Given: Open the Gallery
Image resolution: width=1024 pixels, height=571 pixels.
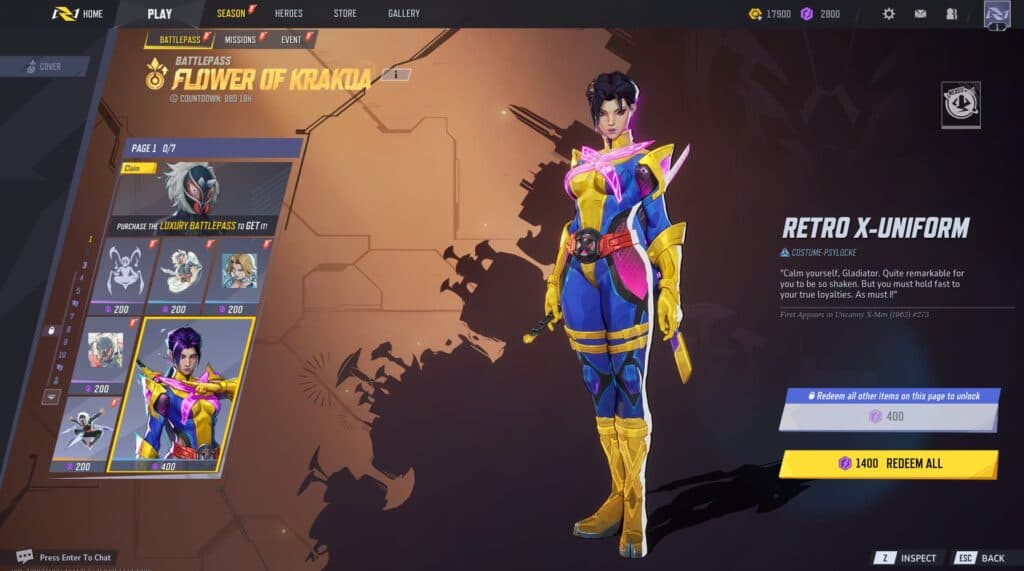Looking at the screenshot, I should (403, 14).
